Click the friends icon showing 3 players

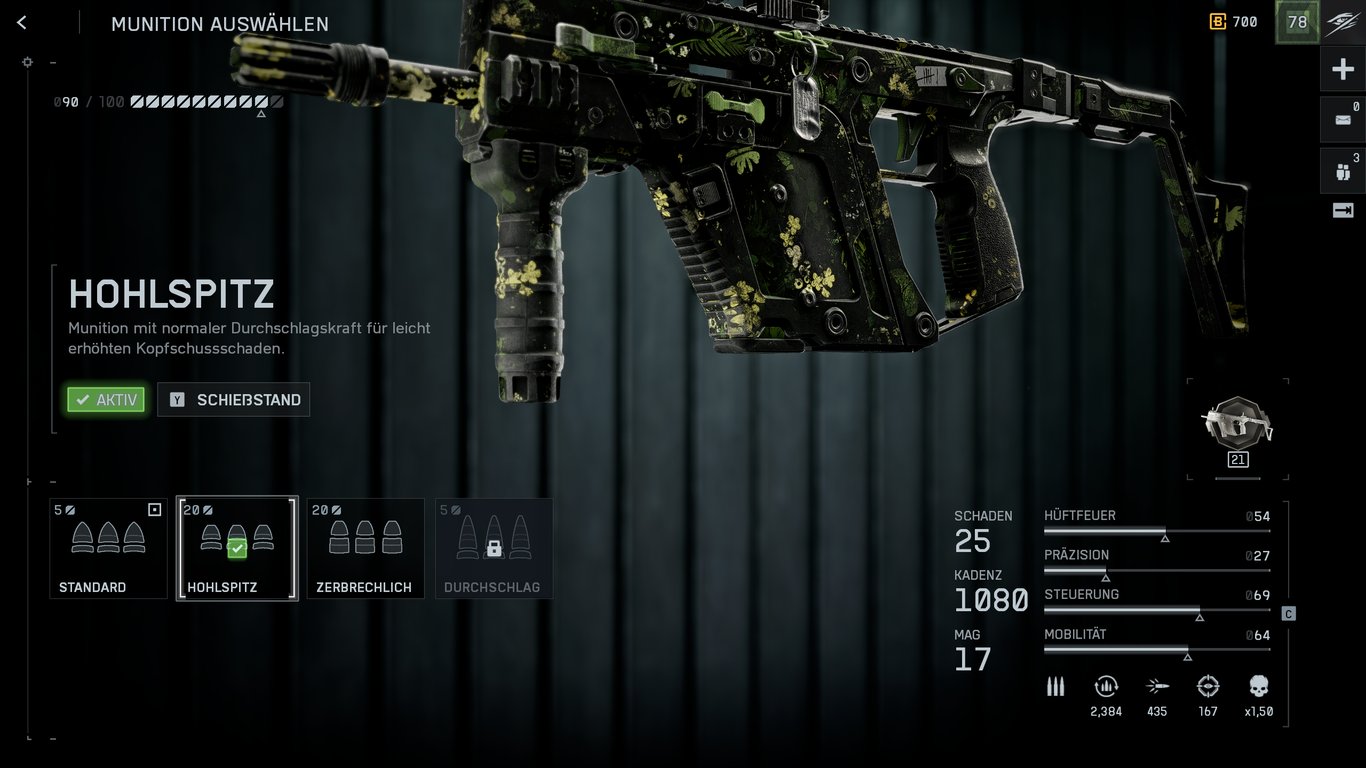click(1341, 170)
